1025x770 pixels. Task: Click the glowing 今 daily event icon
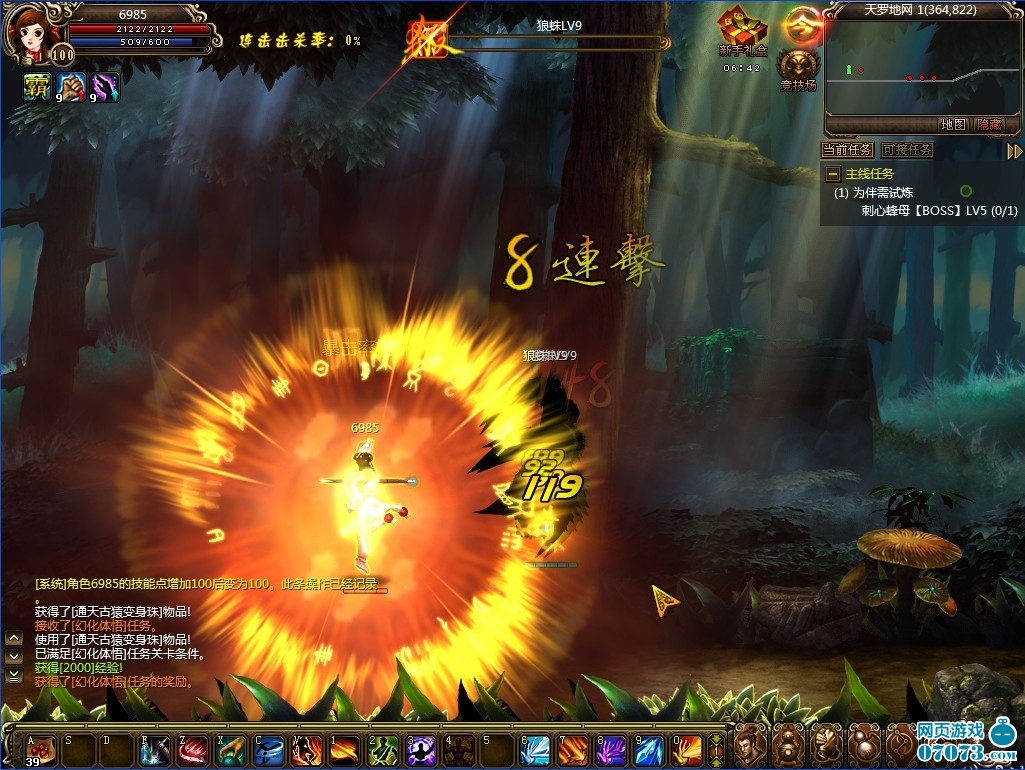tap(801, 22)
